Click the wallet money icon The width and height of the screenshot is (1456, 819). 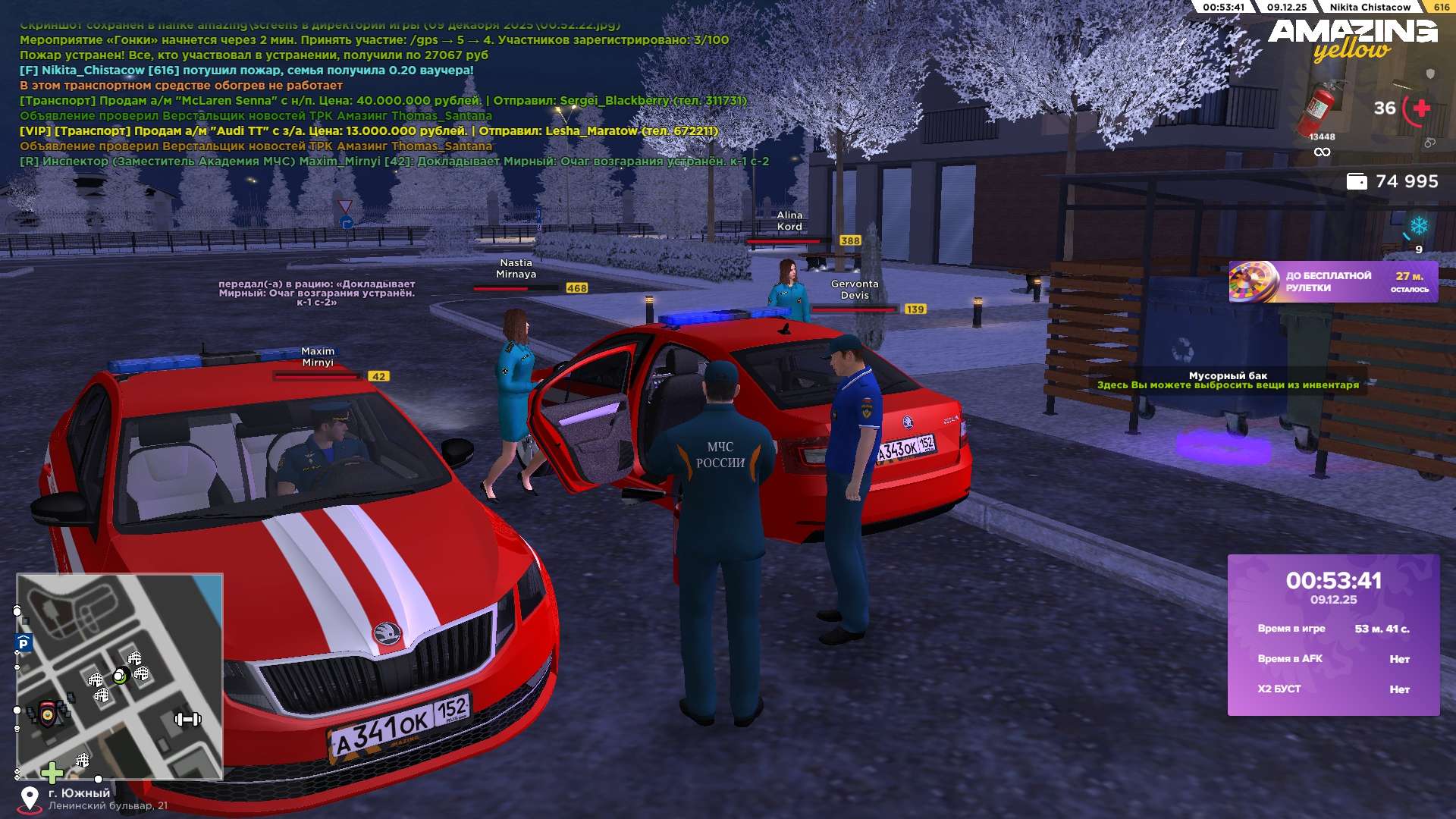(x=1356, y=182)
